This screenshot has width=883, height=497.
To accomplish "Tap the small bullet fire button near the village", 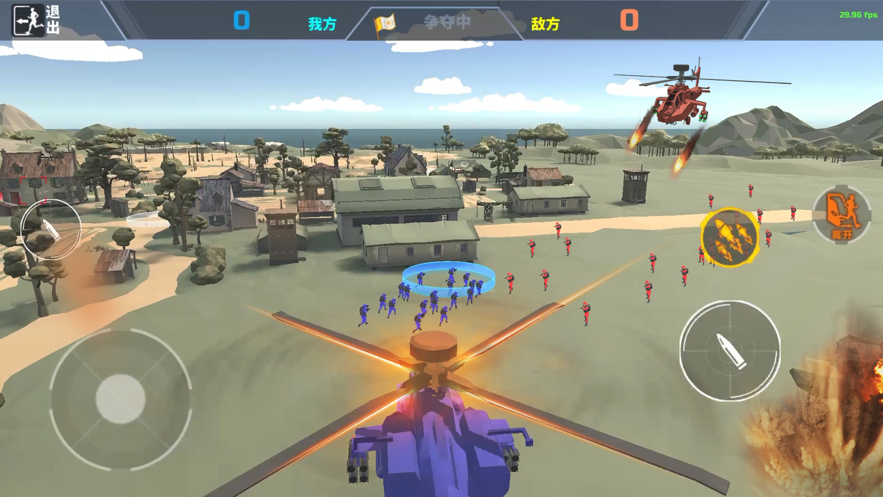I will 50,229.
